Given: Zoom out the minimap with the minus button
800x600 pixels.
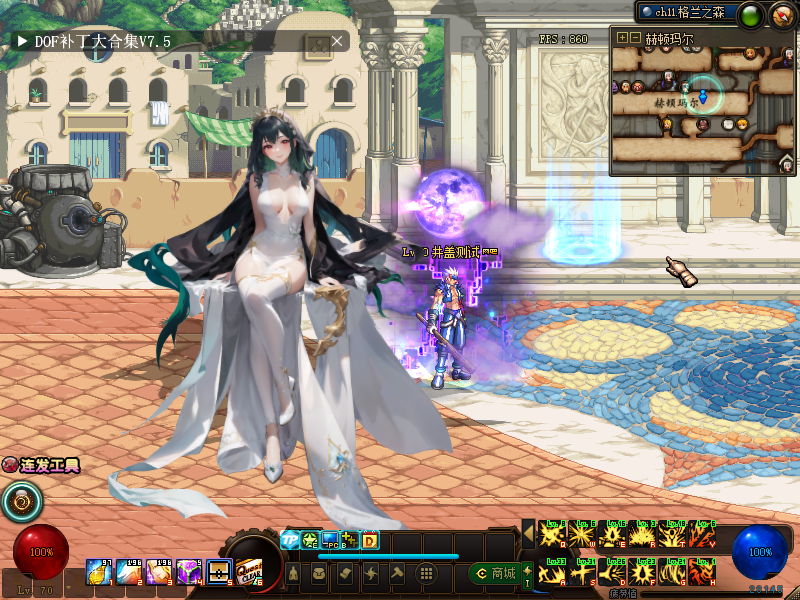Looking at the screenshot, I should [x=635, y=38].
